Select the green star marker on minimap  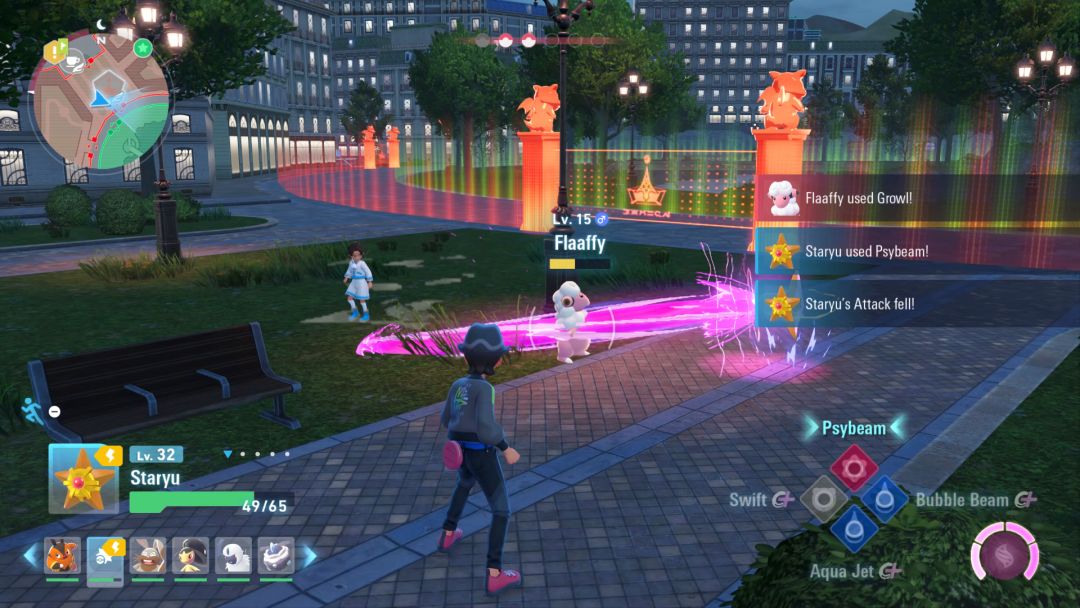(142, 48)
